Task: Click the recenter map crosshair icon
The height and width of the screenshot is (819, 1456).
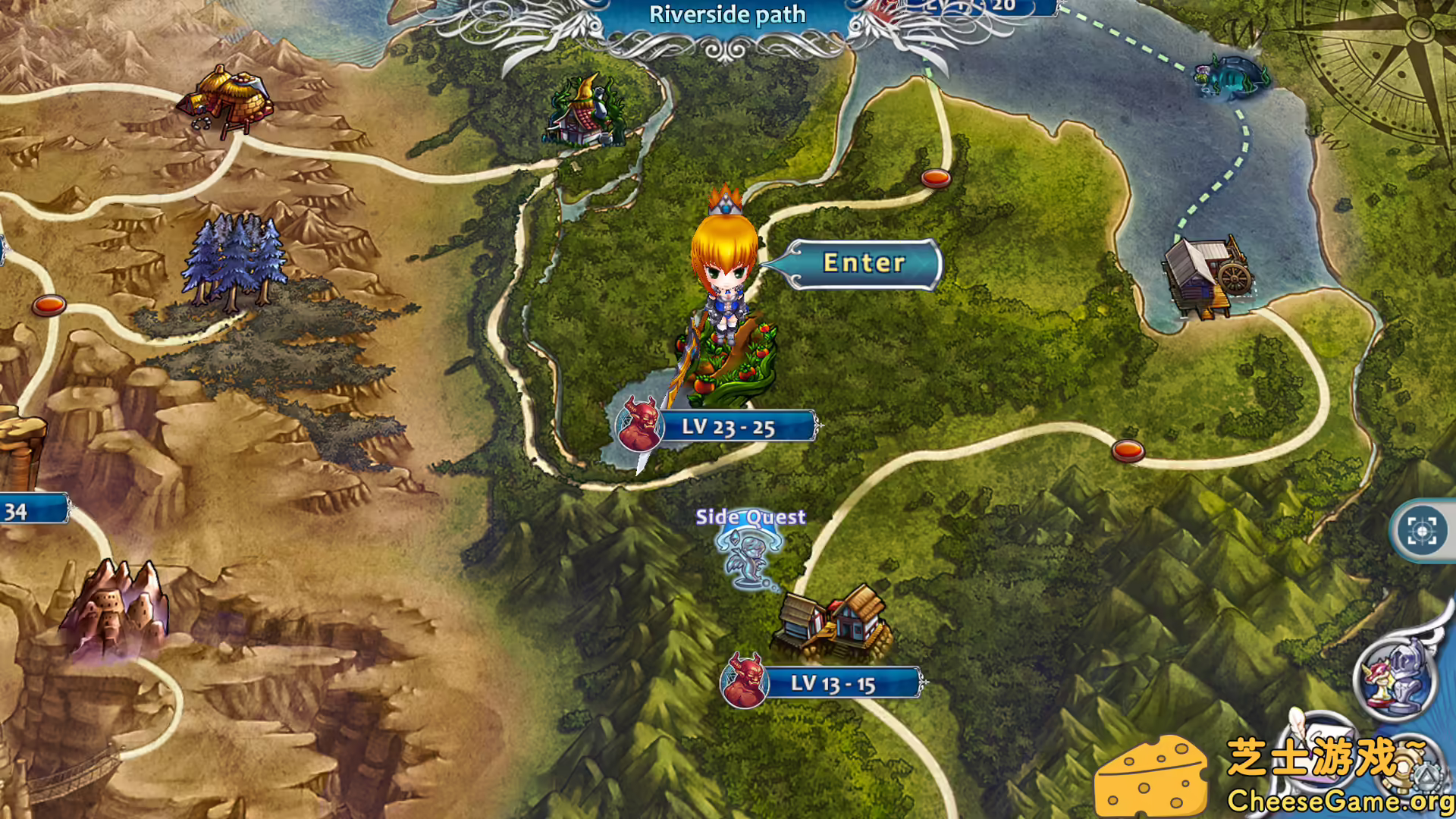Action: tap(1423, 531)
